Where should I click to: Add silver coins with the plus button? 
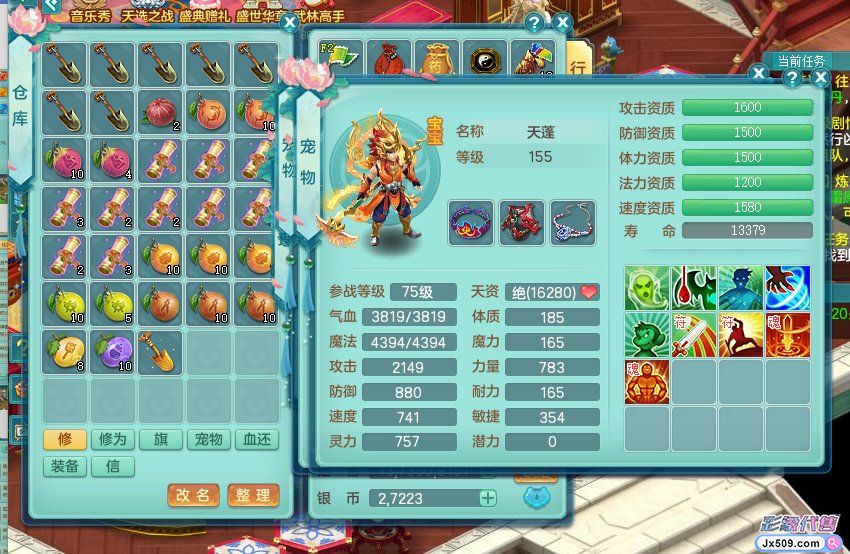[488, 498]
